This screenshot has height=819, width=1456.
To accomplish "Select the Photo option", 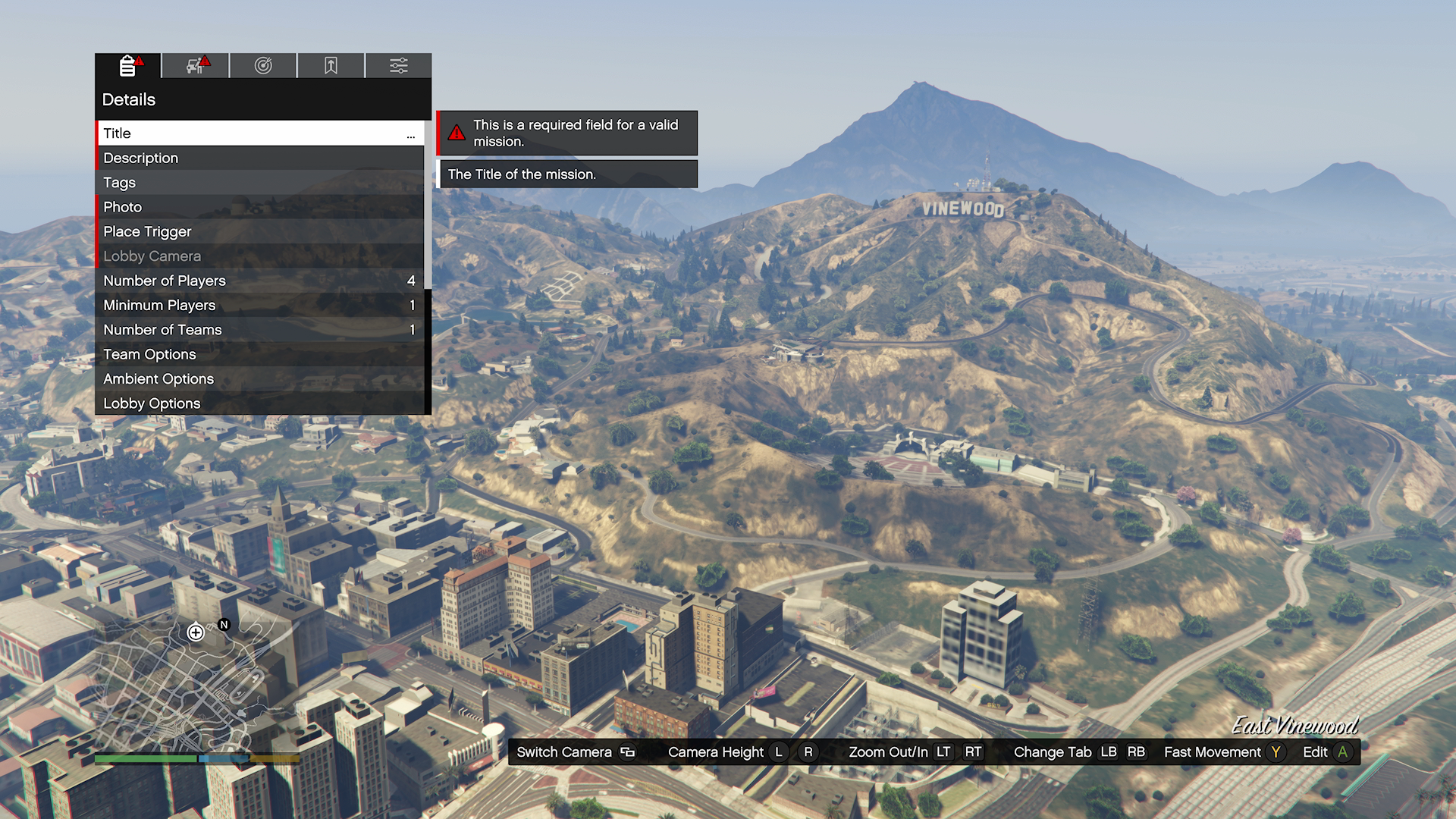I will (x=259, y=207).
